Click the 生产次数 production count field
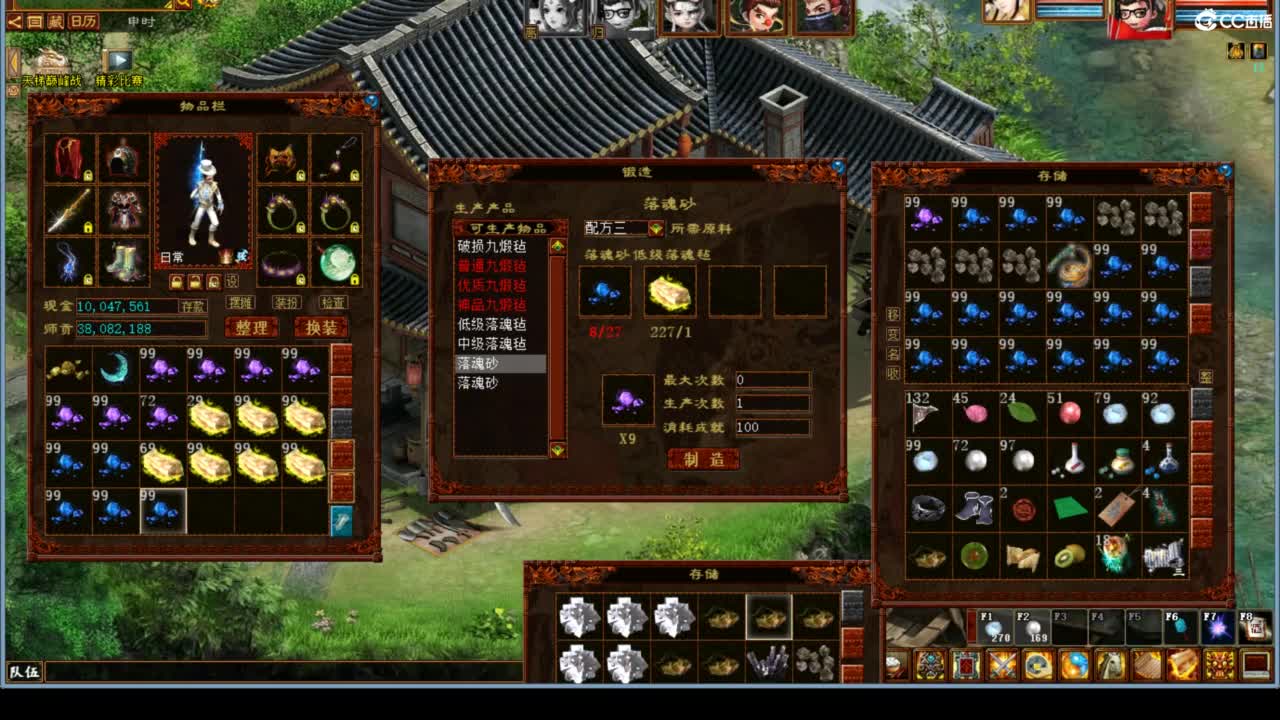Image resolution: width=1280 pixels, height=720 pixels. click(x=772, y=401)
